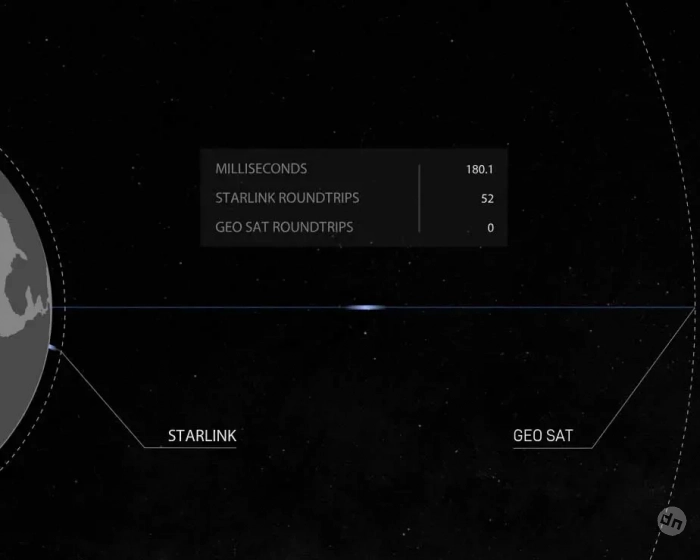Click the dn logo badge

click(670, 521)
